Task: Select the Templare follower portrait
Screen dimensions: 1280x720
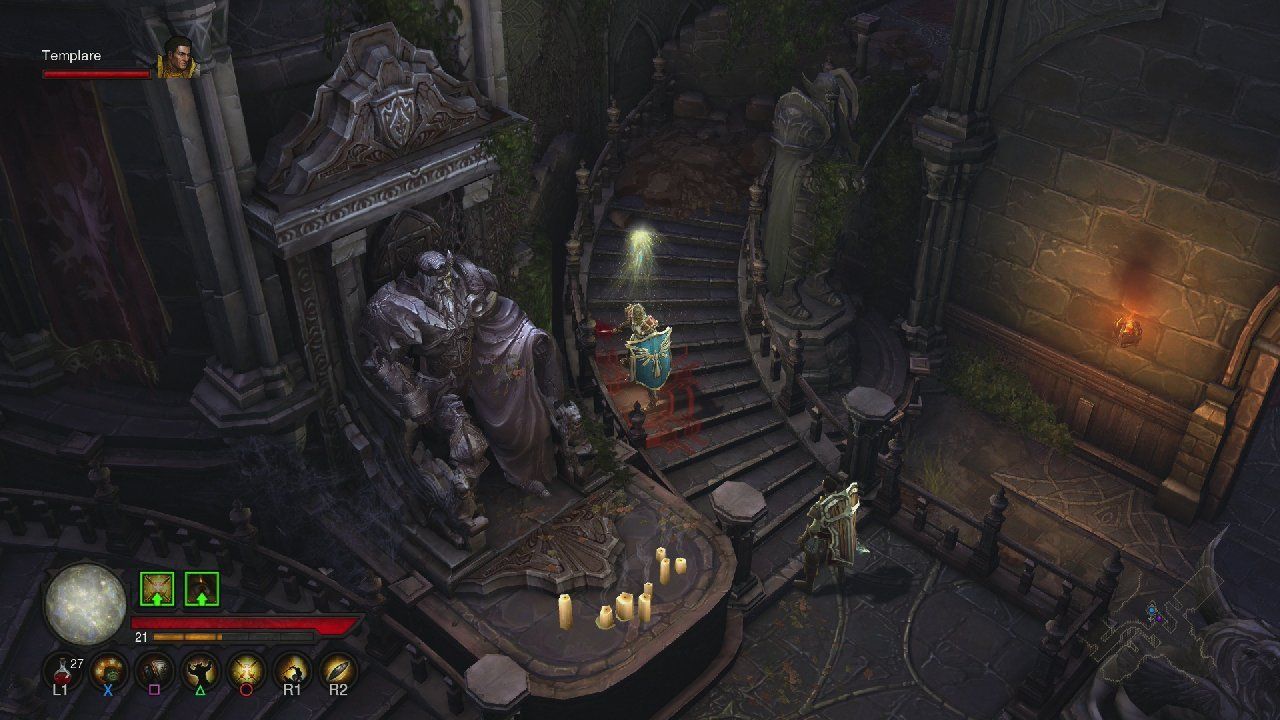Action: pos(178,57)
